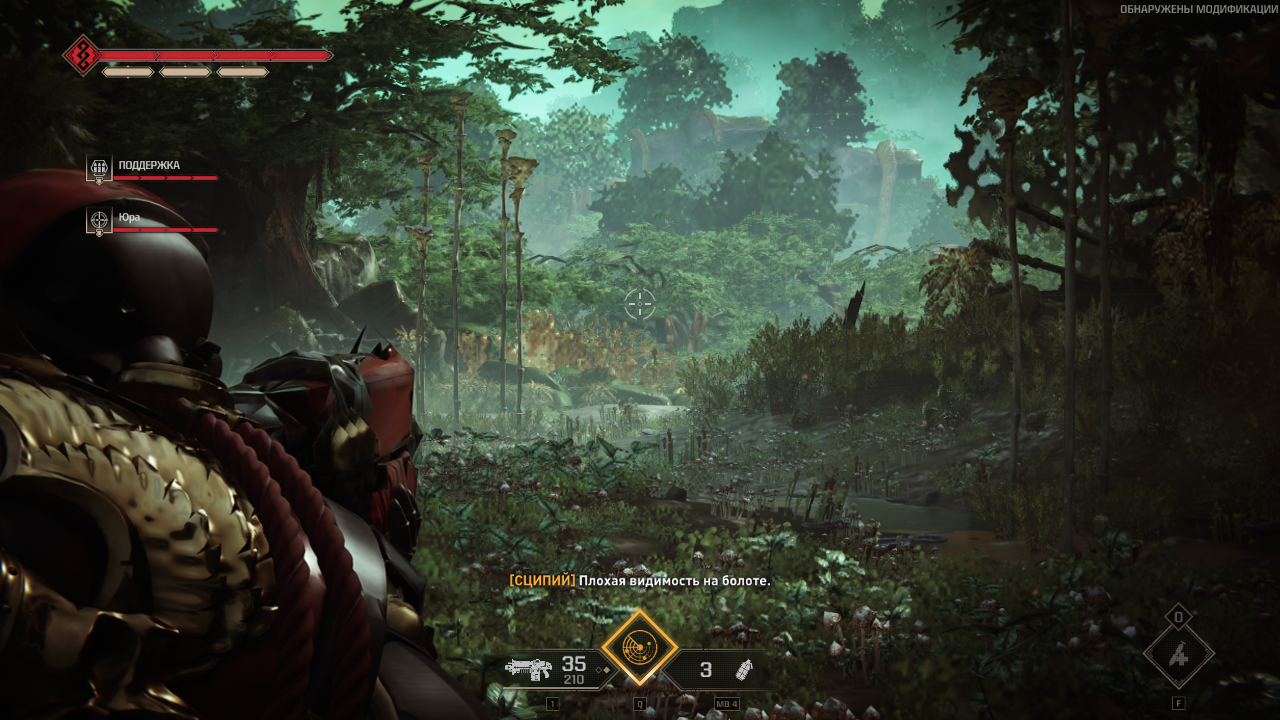Click the small zero counter above the F diamond
Screen dimensions: 1280x720
1180,617
